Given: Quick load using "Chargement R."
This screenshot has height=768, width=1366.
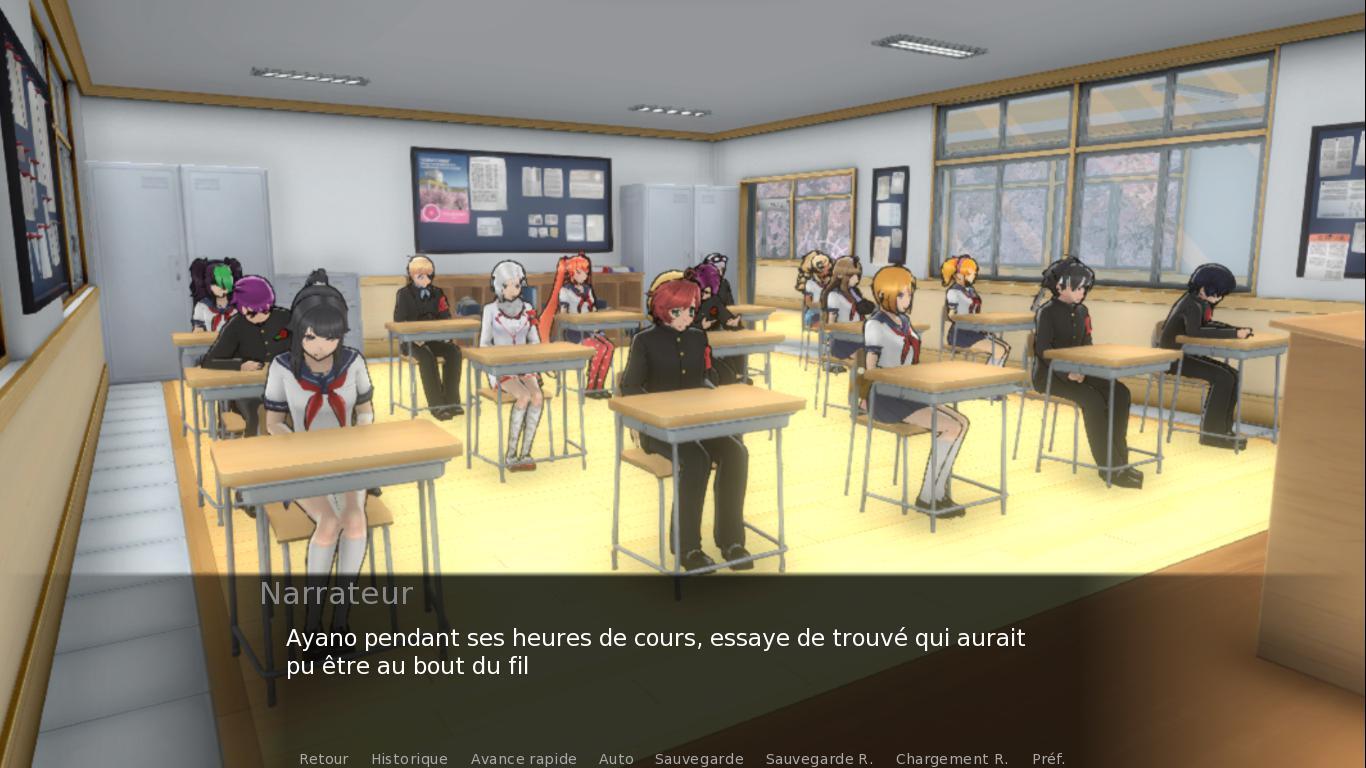Looking at the screenshot, I should point(953,759).
